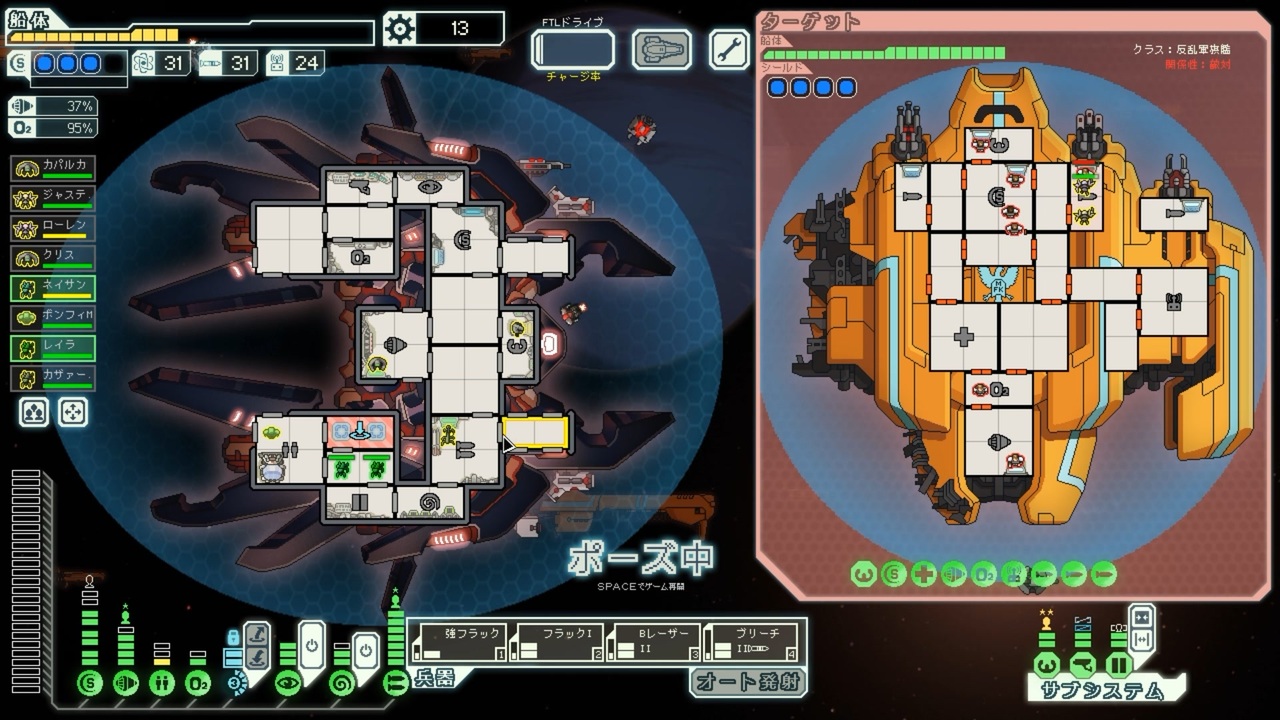1280x720 pixels.
Task: Click the engines system power icon
Action: click(125, 684)
